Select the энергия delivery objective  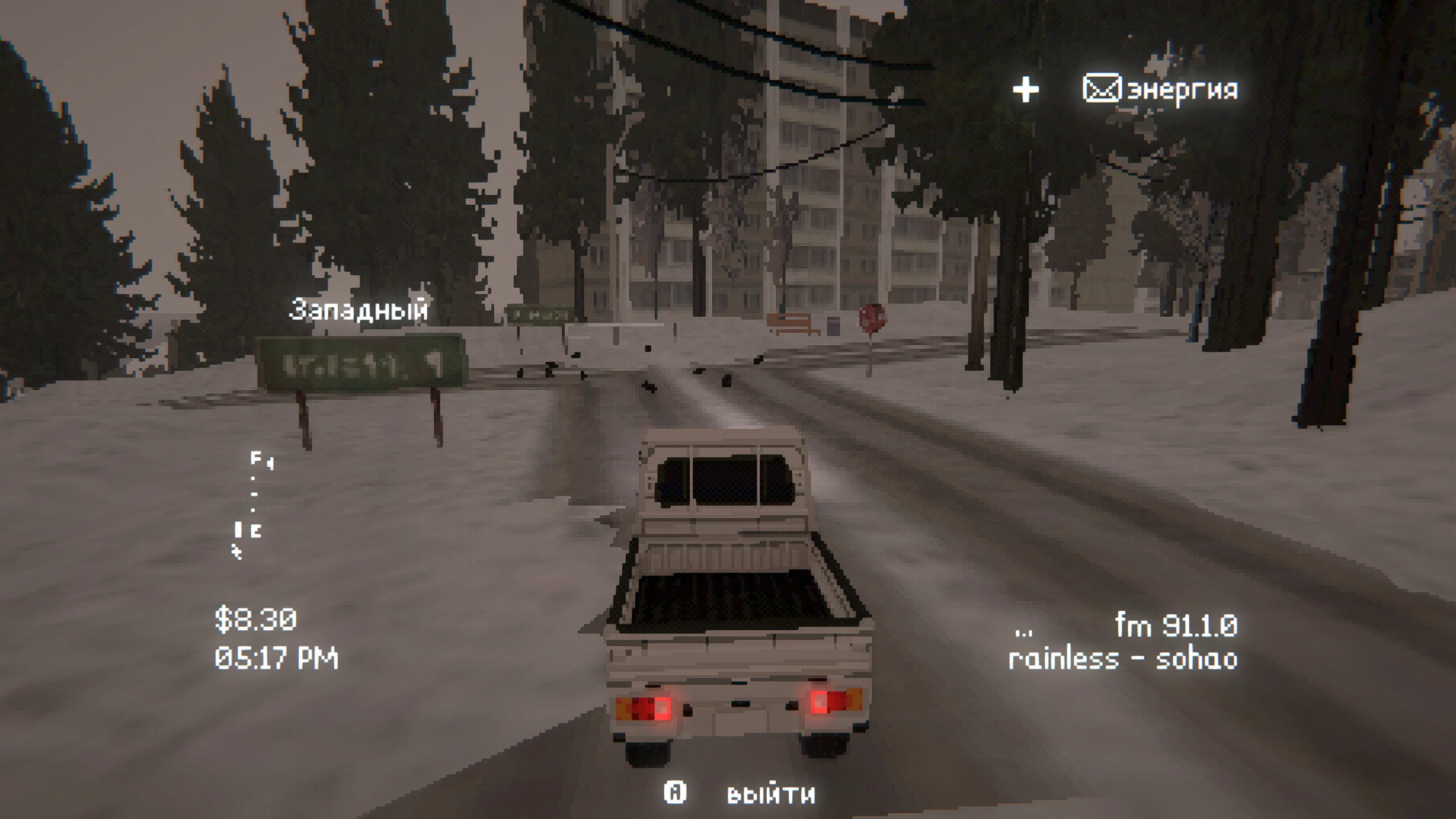click(x=1183, y=91)
